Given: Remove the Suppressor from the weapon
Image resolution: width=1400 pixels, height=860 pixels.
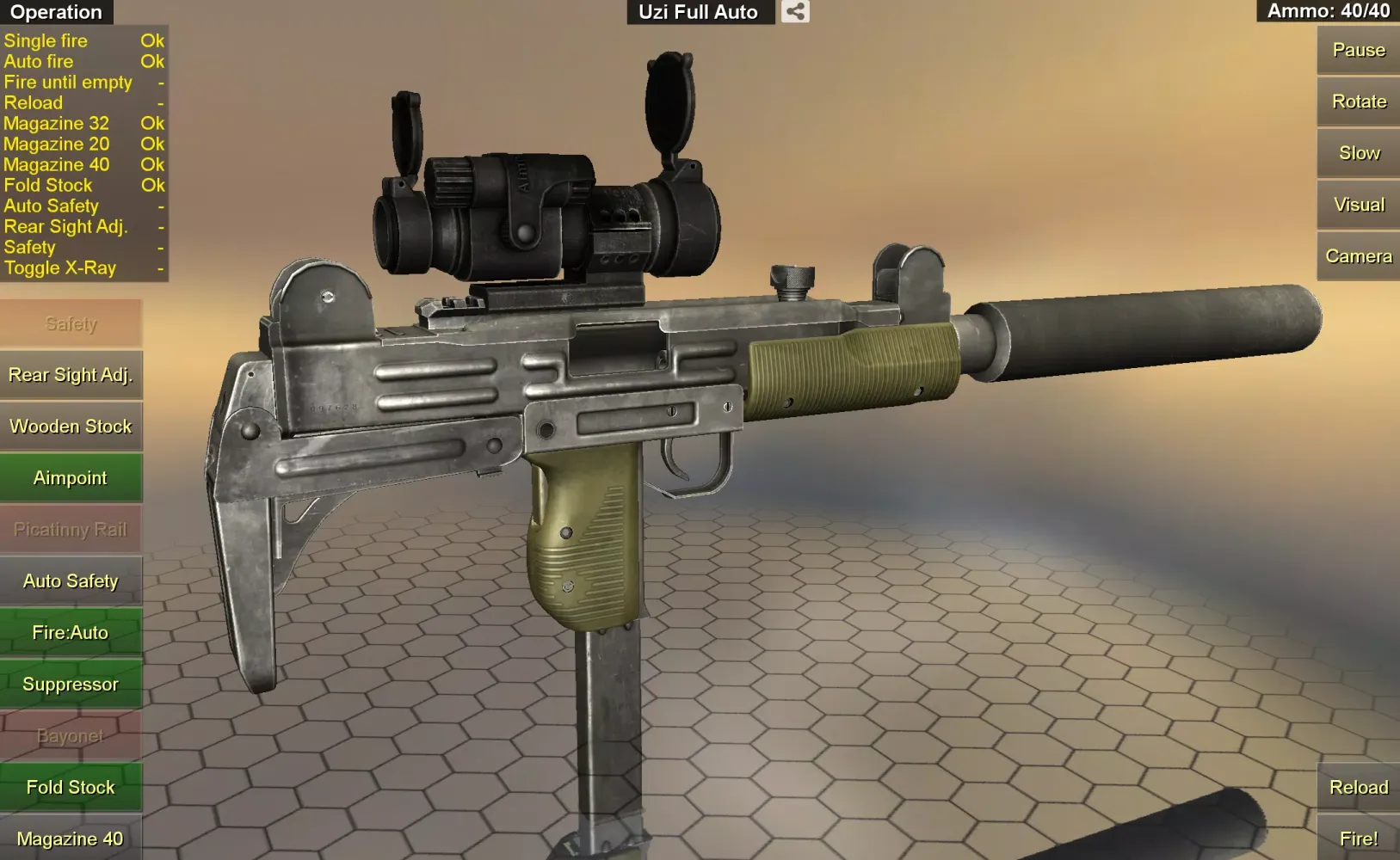Looking at the screenshot, I should (x=71, y=684).
